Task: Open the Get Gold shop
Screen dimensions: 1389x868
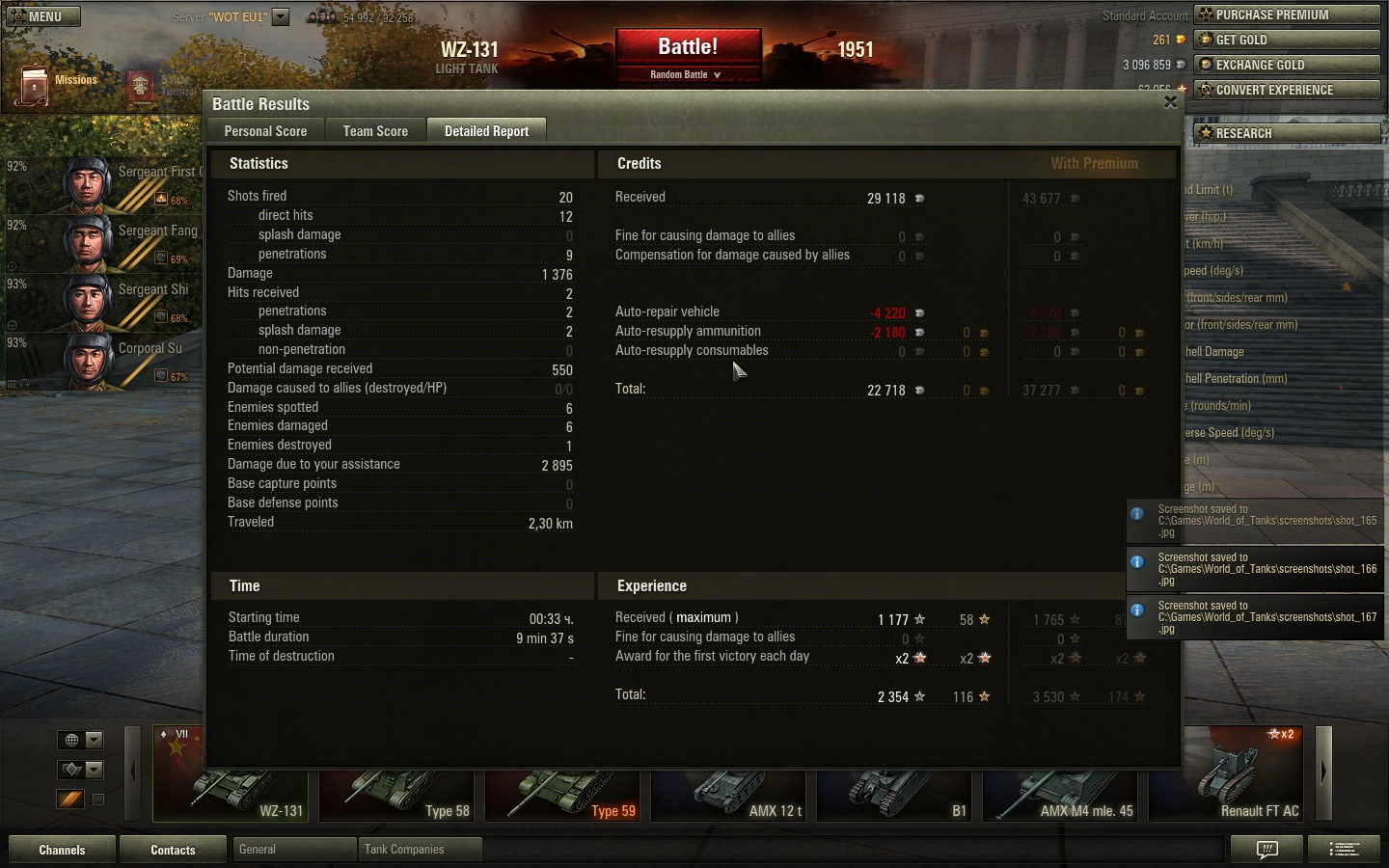Action: (1287, 40)
